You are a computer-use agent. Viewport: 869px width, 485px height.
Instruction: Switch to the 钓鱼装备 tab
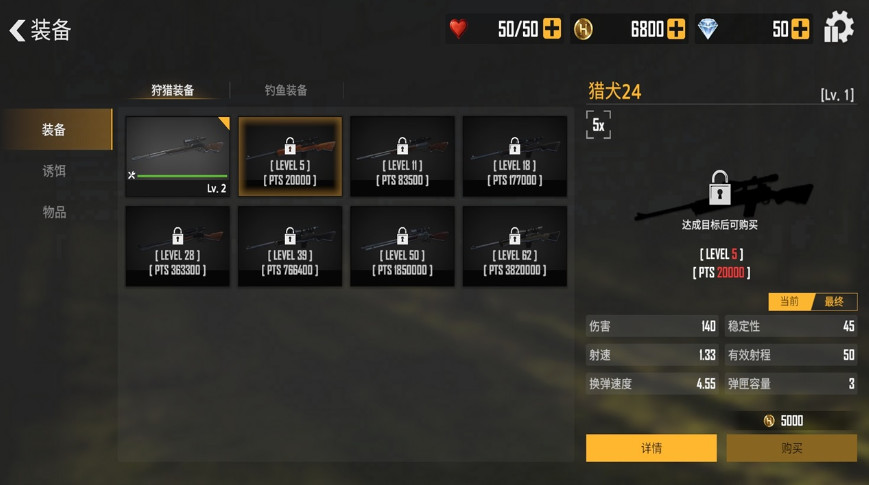click(286, 90)
